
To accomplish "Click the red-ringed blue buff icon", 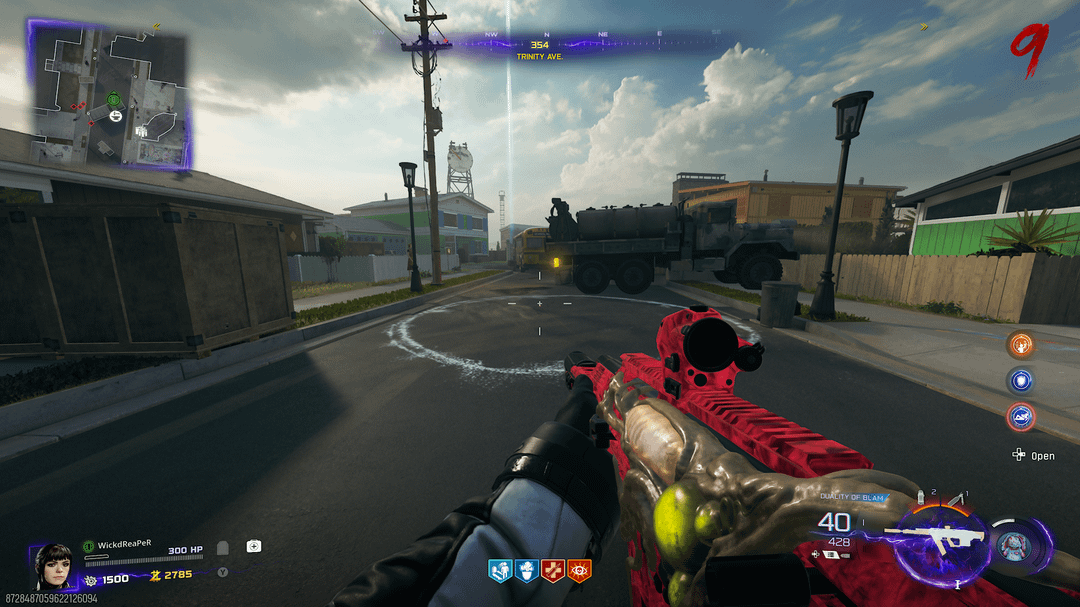I will pos(1021,416).
